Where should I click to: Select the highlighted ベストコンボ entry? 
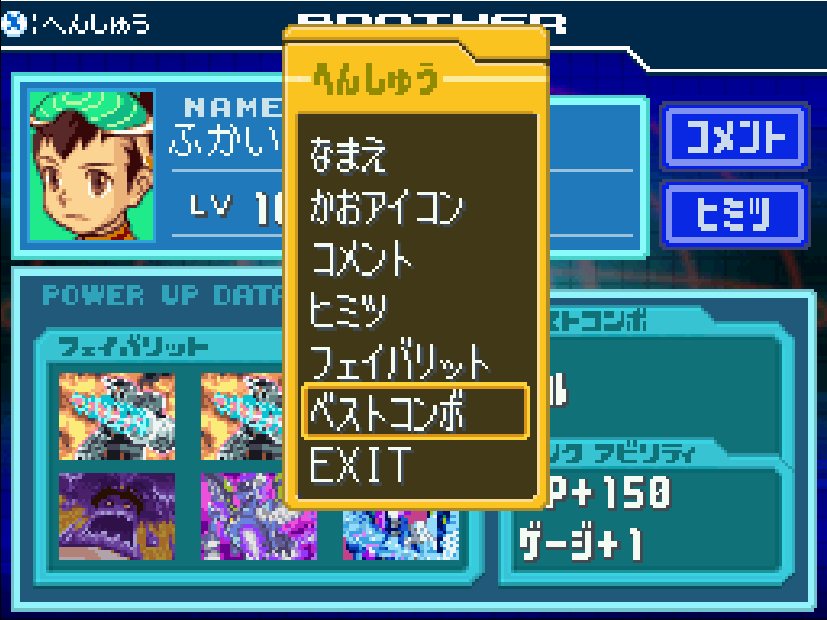(414, 411)
